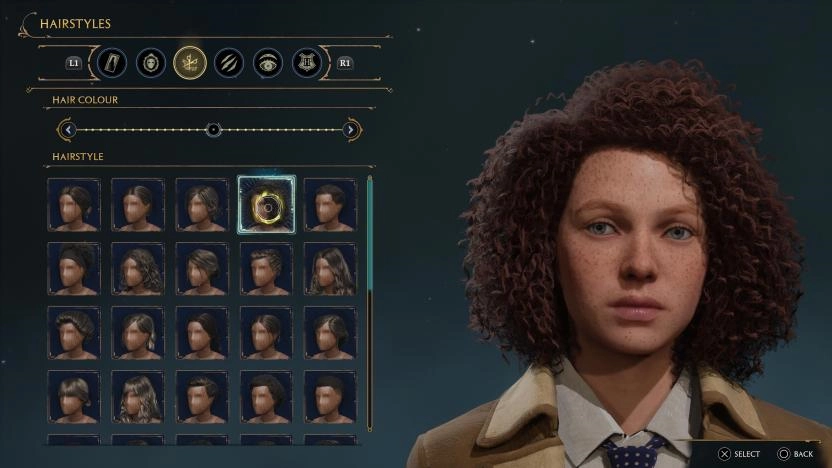The width and height of the screenshot is (832, 468).
Task: Open the scar slash marks tab
Action: (229, 63)
